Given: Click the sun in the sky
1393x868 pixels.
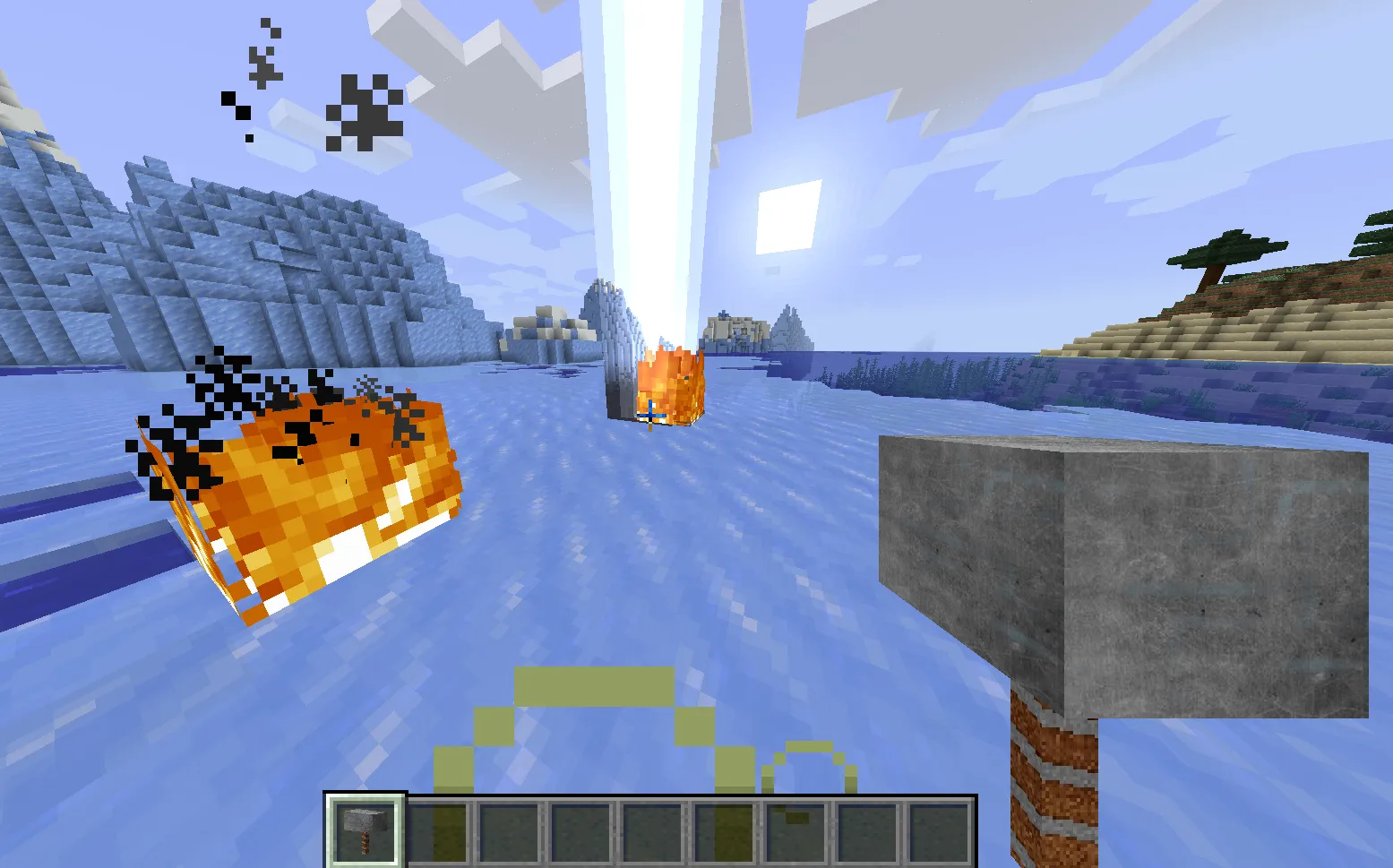Looking at the screenshot, I should tap(788, 215).
